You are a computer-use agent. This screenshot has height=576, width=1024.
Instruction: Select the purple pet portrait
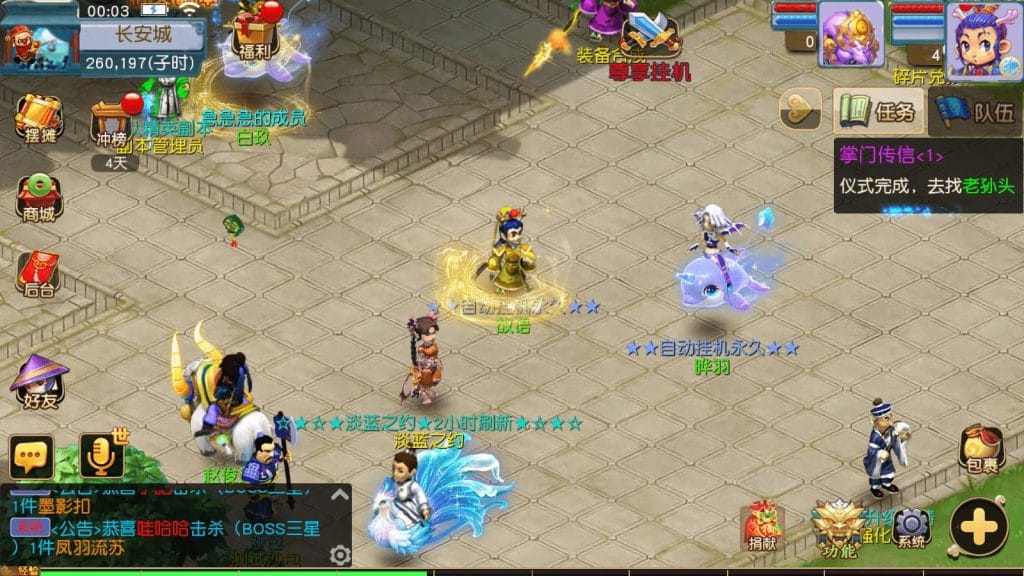(x=851, y=34)
